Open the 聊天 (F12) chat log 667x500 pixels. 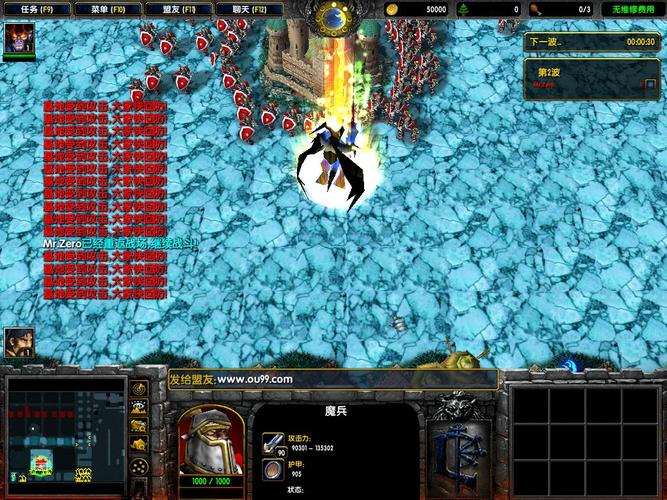tap(247, 9)
